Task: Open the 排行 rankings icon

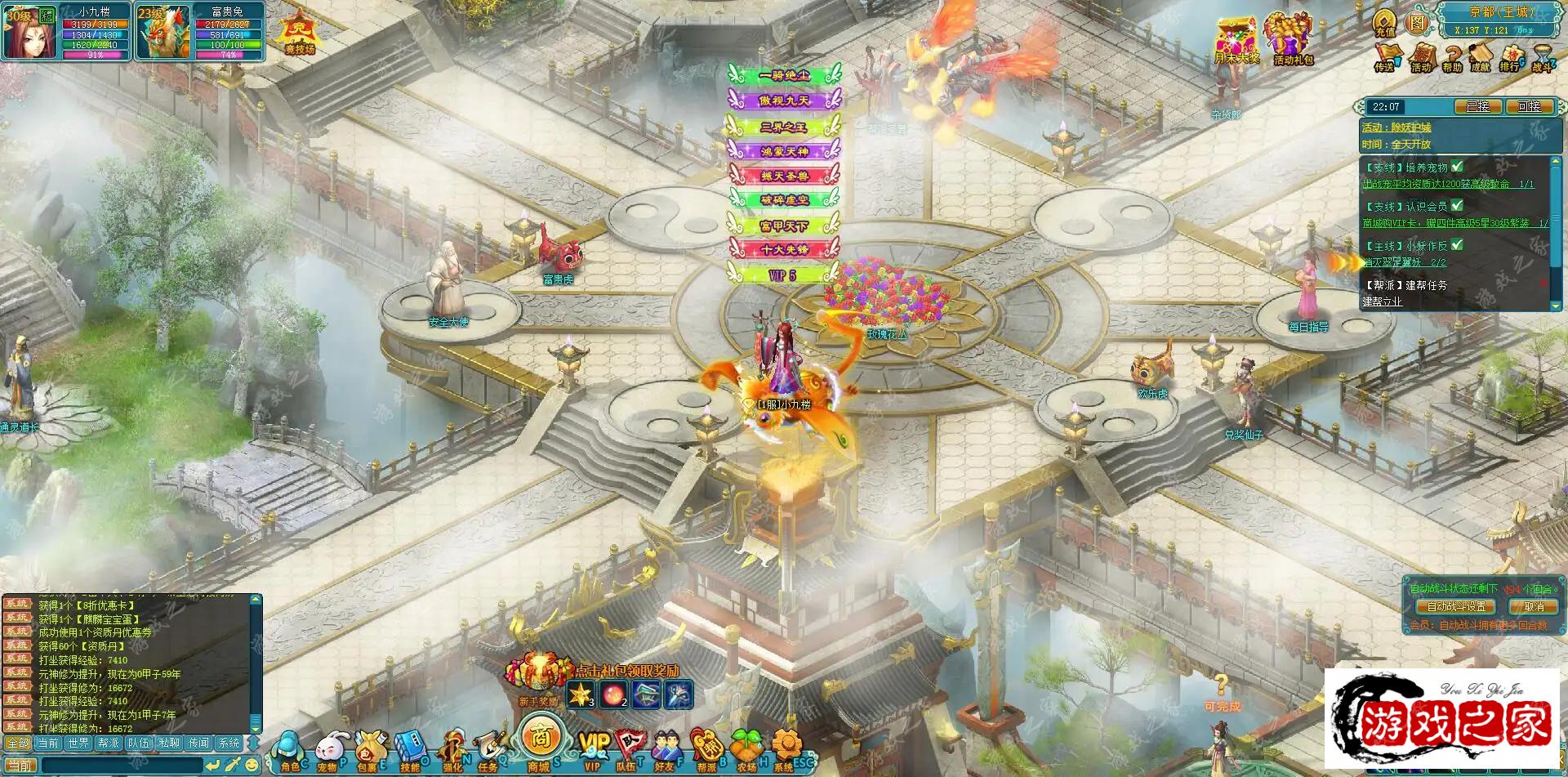Action: (x=1509, y=57)
